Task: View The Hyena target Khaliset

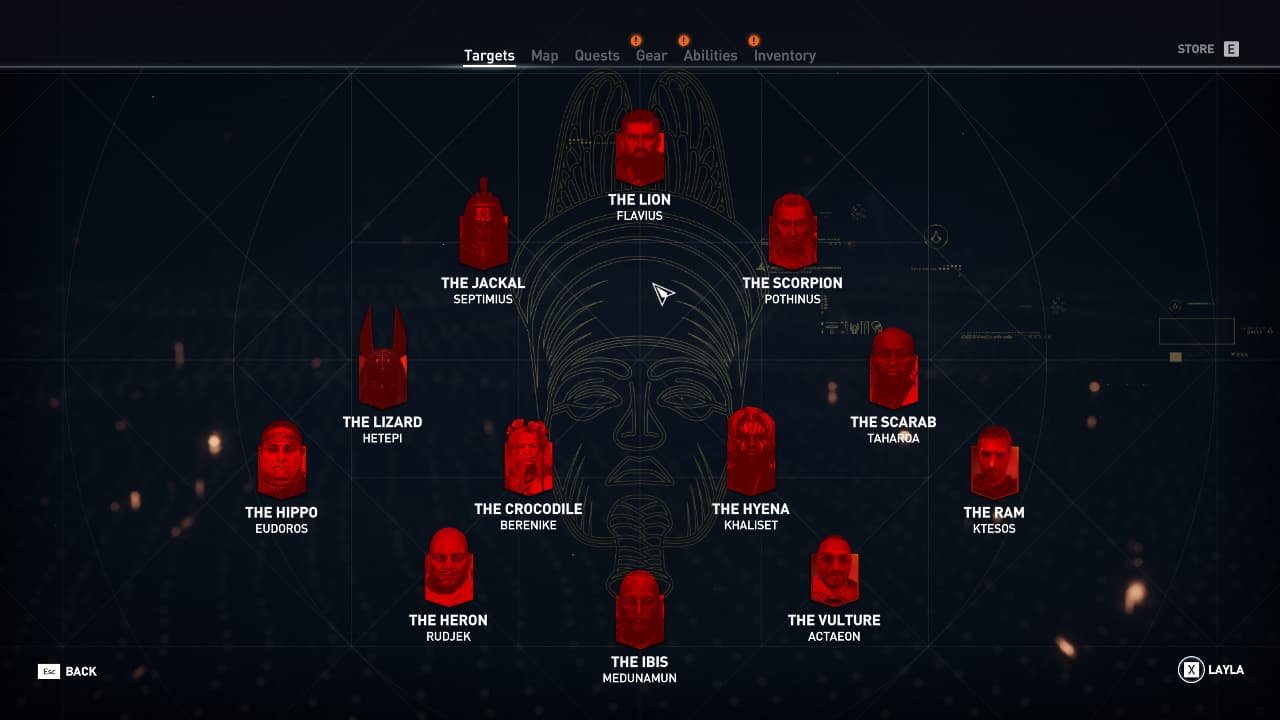Action: [751, 452]
